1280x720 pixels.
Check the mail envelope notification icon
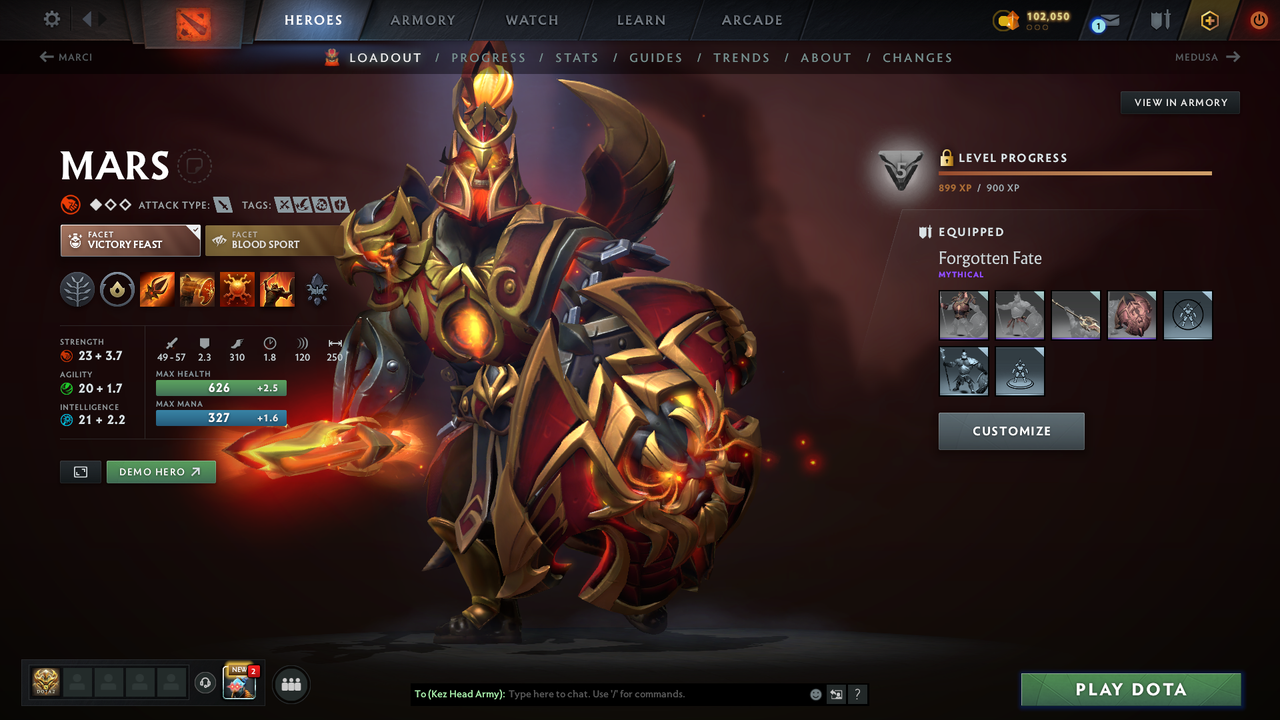click(x=1110, y=19)
